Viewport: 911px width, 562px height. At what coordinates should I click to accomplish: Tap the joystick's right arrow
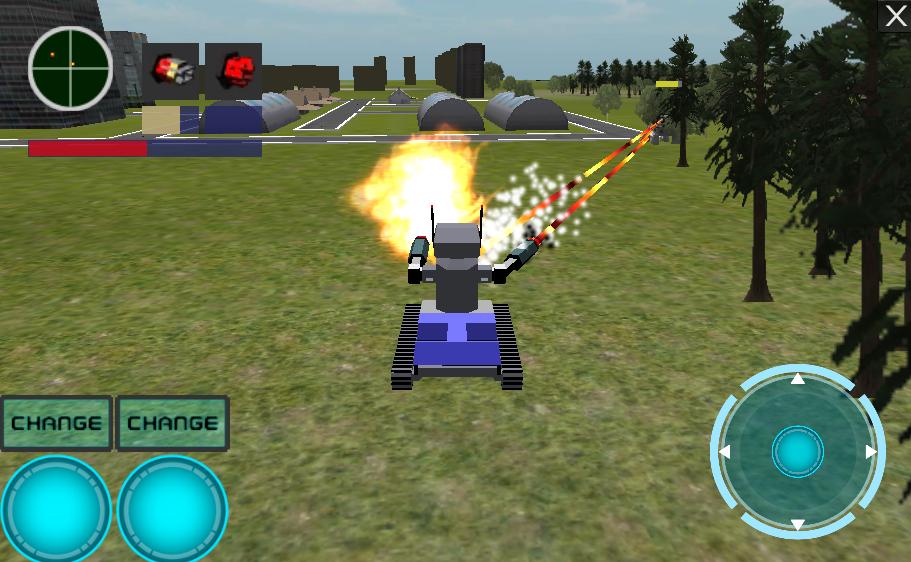(871, 452)
